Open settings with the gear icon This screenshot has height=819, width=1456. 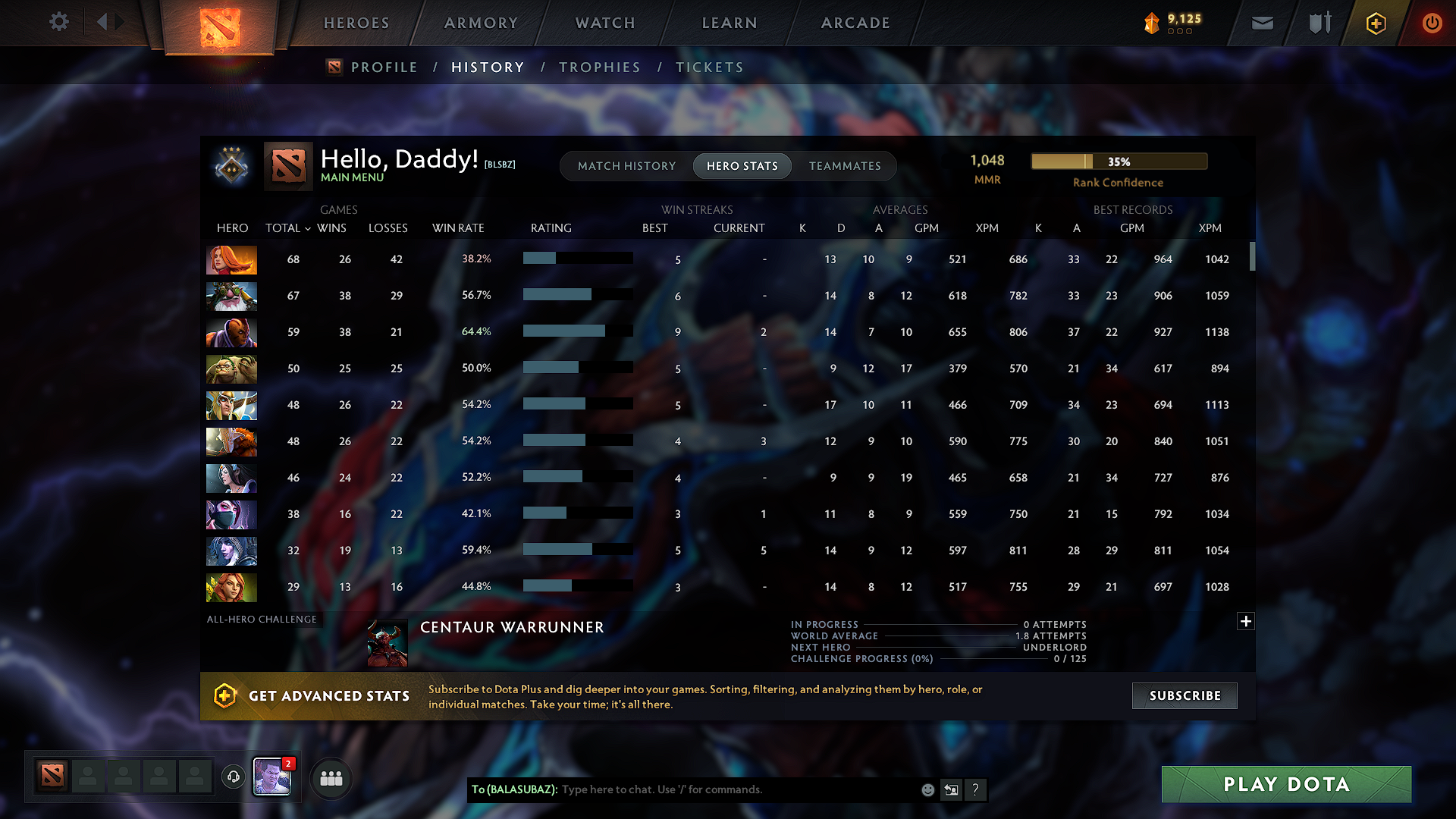(x=59, y=22)
